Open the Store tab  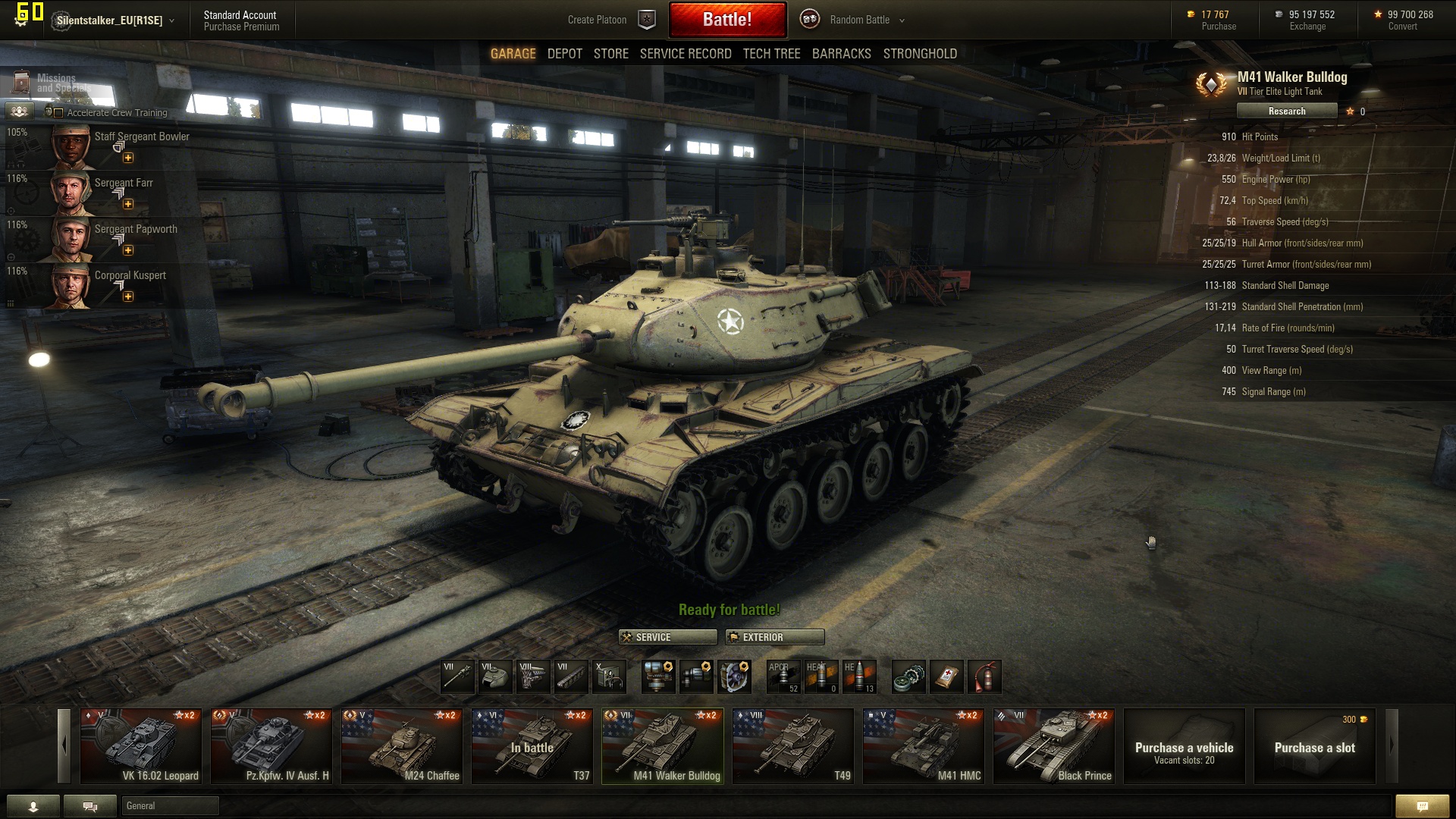point(610,54)
